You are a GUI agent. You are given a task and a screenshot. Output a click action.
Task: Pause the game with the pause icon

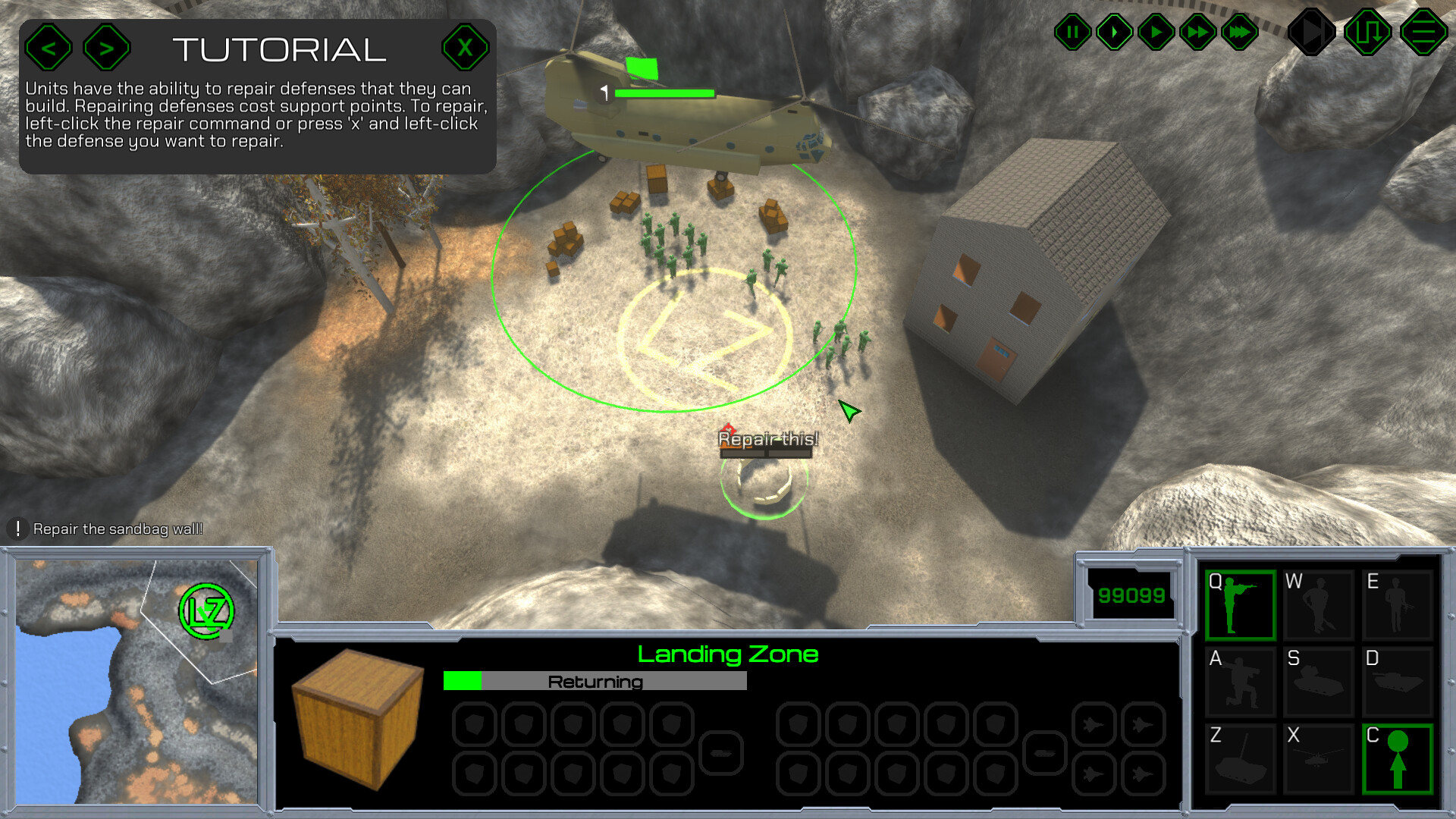1073,32
